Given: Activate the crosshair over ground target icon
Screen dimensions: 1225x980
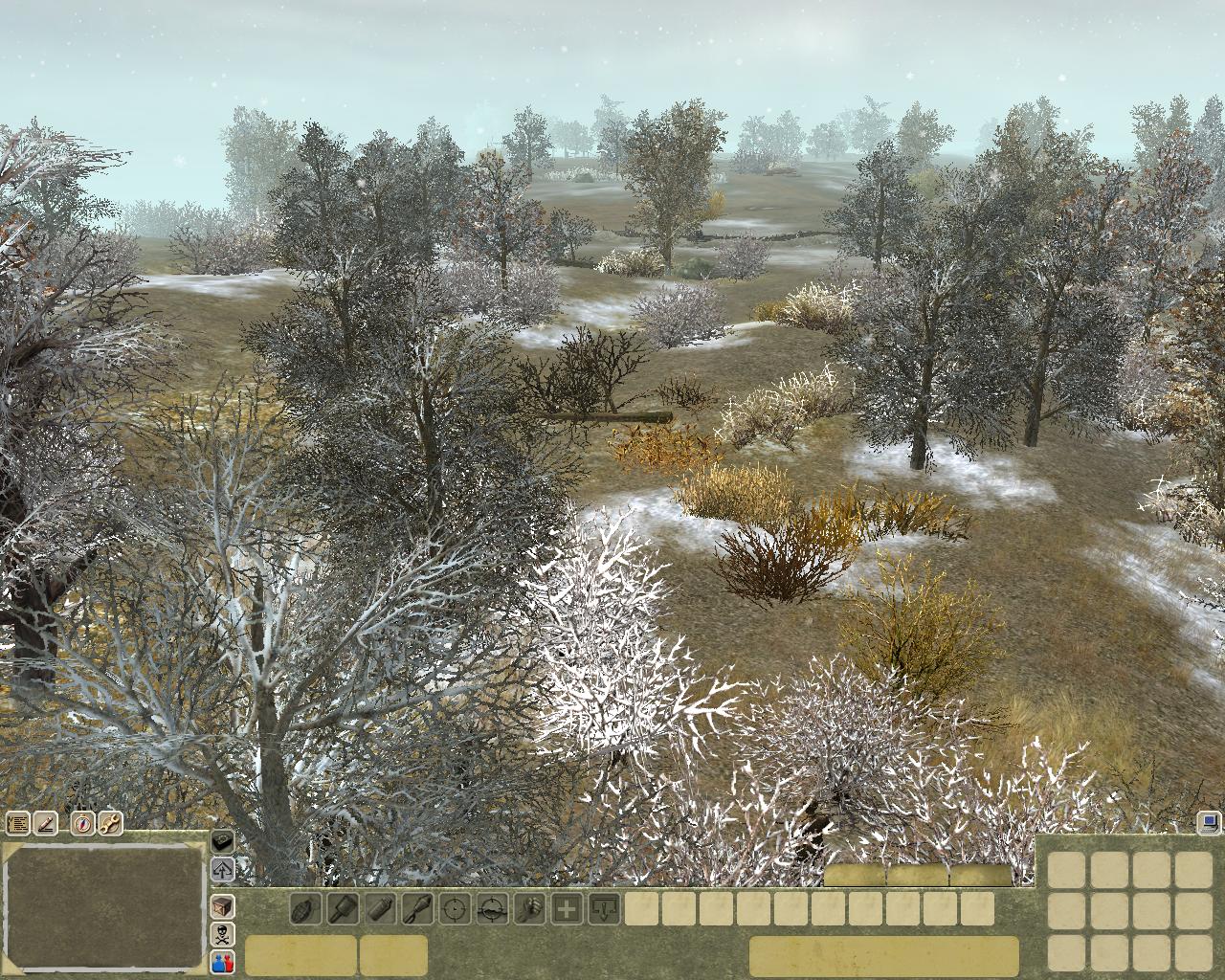Looking at the screenshot, I should tap(492, 908).
